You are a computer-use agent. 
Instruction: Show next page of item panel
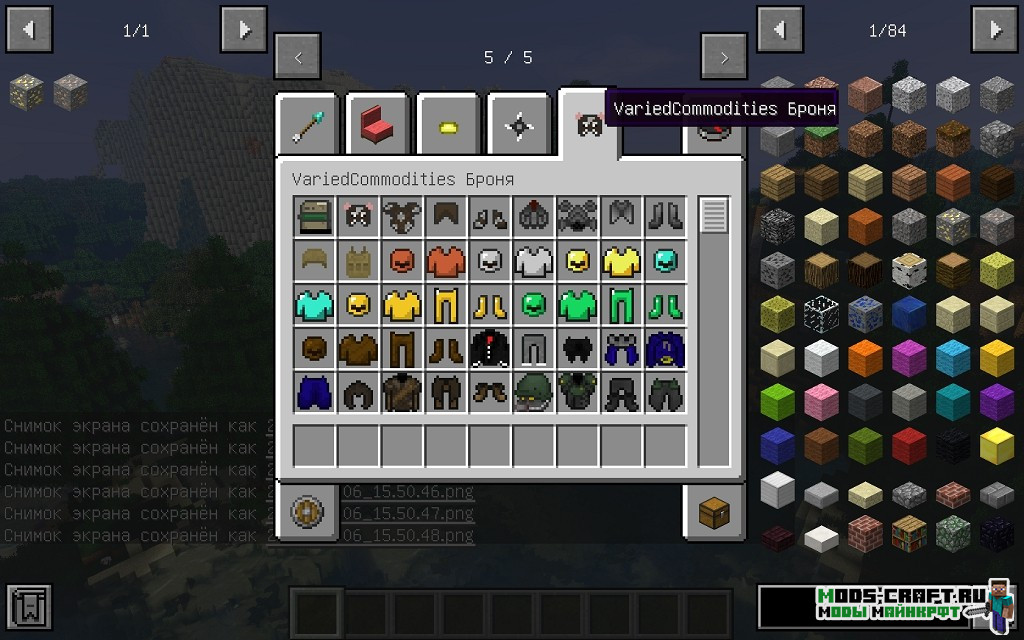[994, 30]
